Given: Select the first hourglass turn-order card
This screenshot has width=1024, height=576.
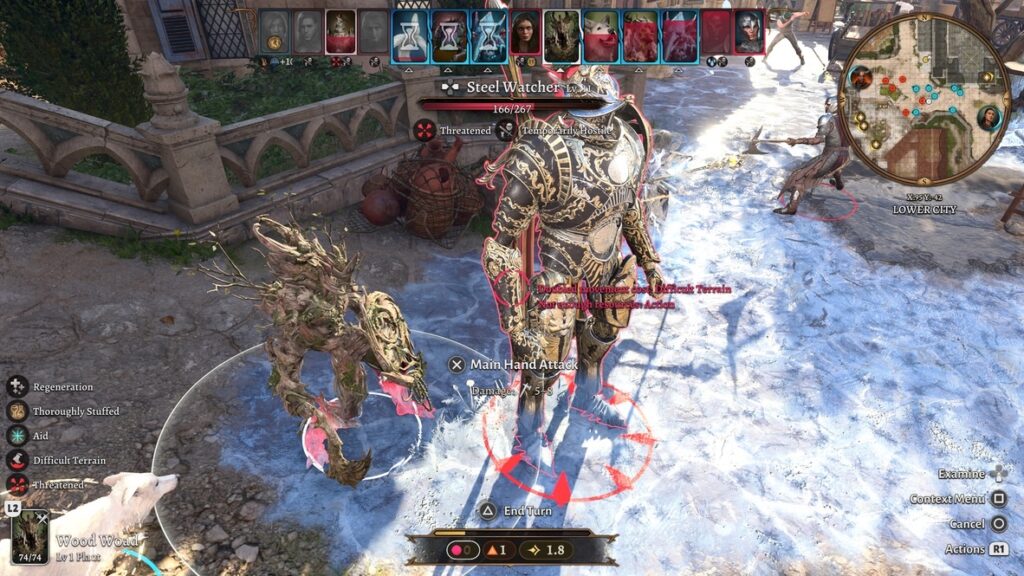Looking at the screenshot, I should pyautogui.click(x=410, y=36).
